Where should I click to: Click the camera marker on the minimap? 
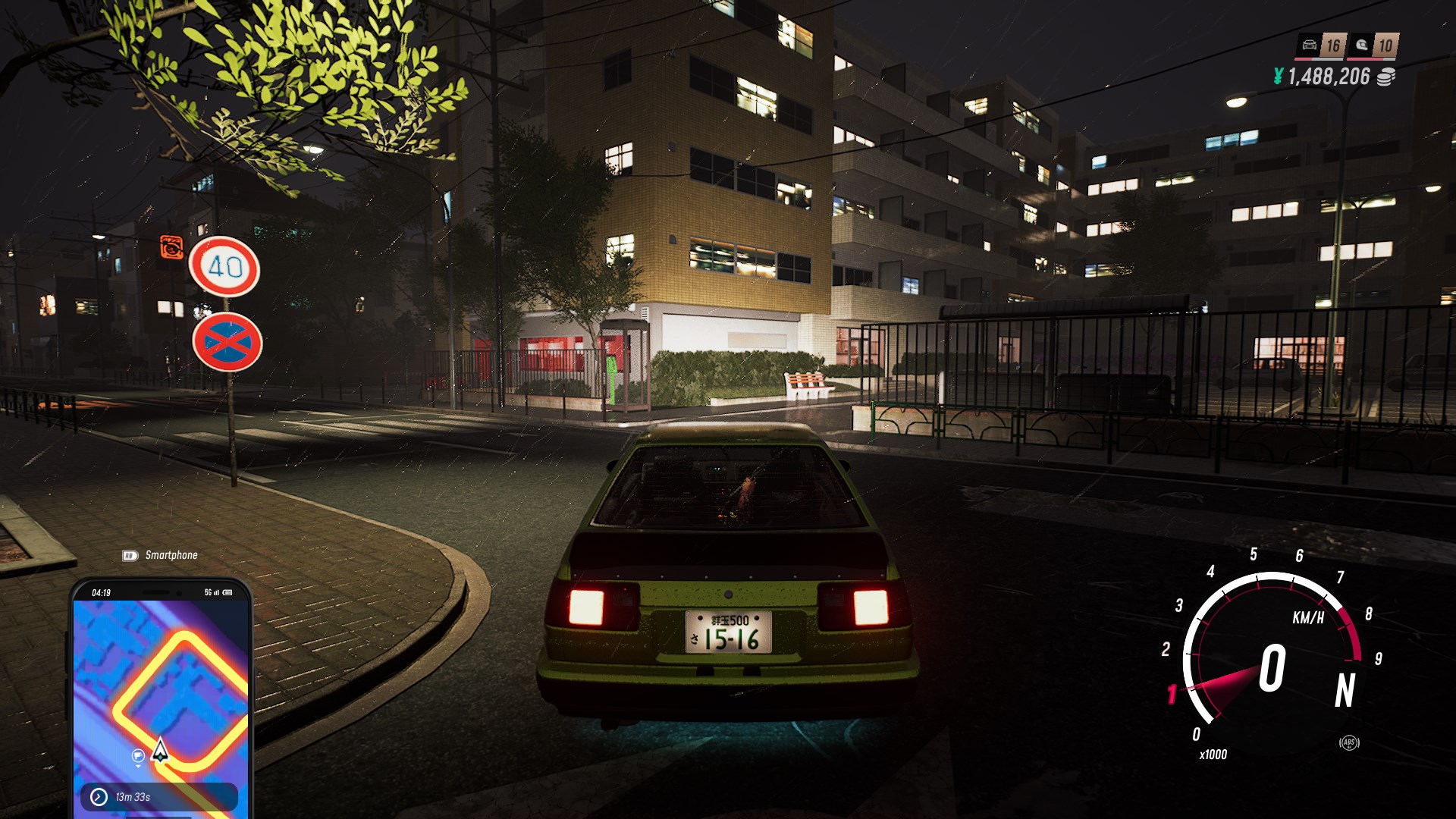point(138,755)
